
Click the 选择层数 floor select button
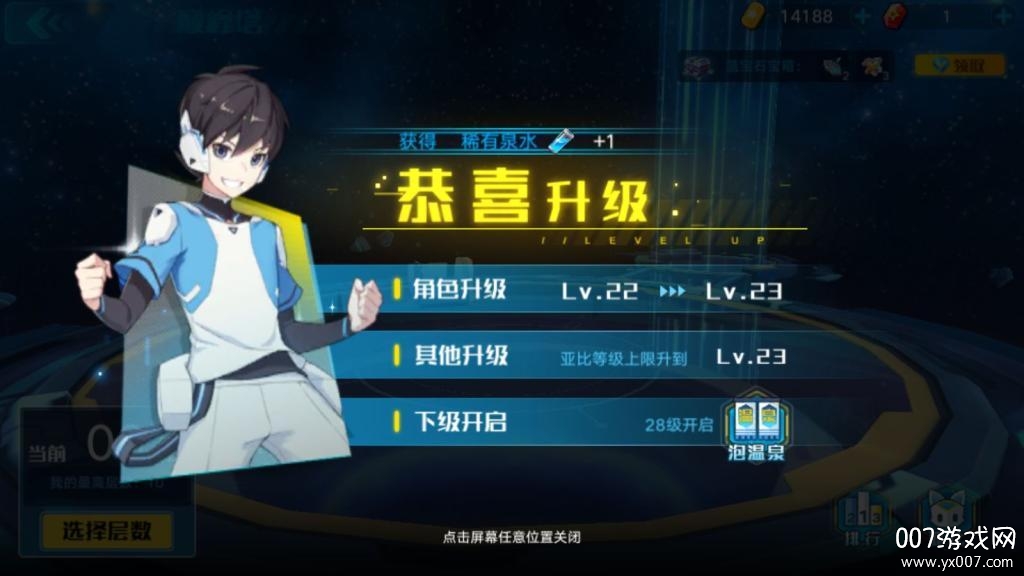tap(105, 529)
